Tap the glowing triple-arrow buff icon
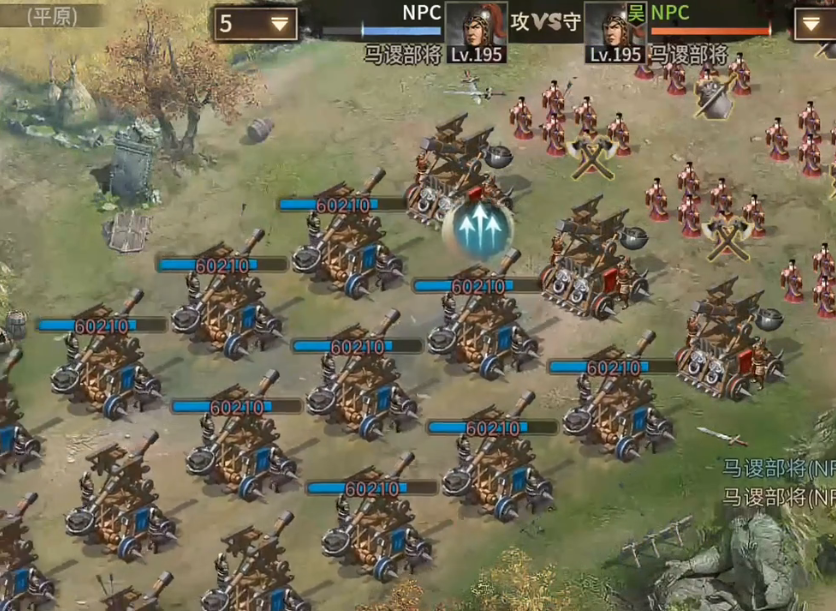This screenshot has width=836, height=611. [x=477, y=226]
